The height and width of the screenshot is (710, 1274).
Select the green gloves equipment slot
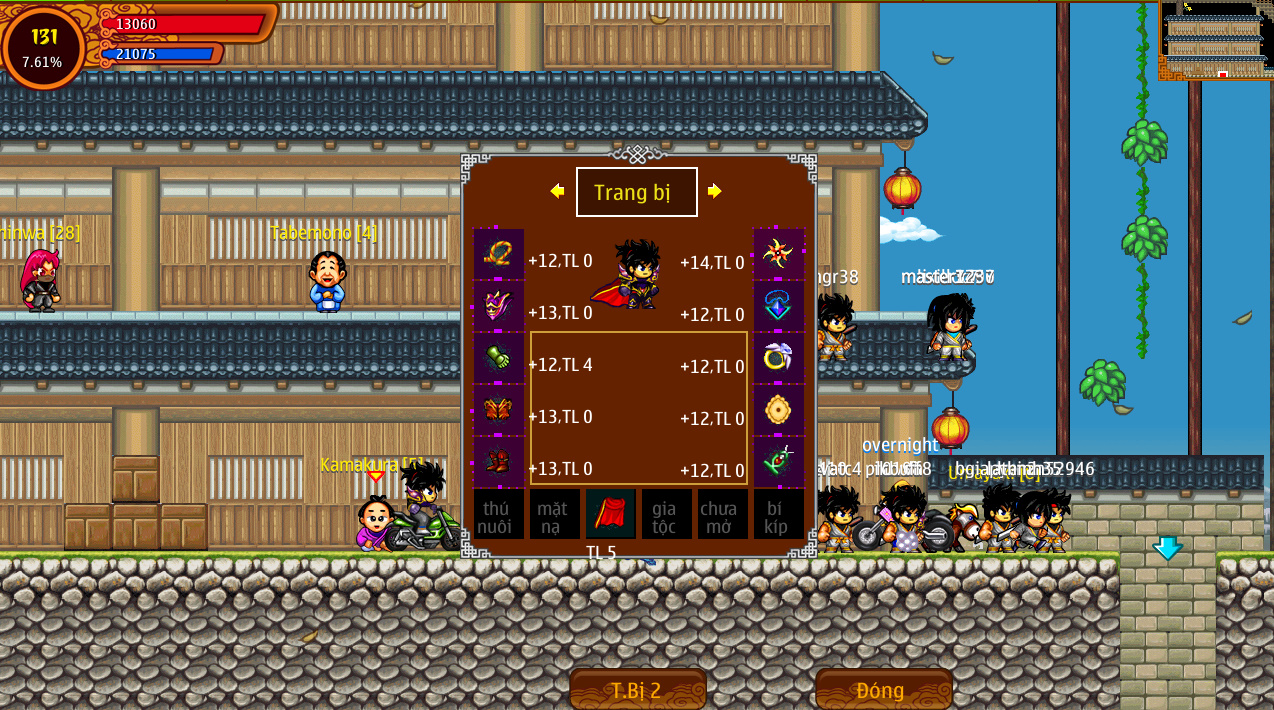tap(498, 358)
